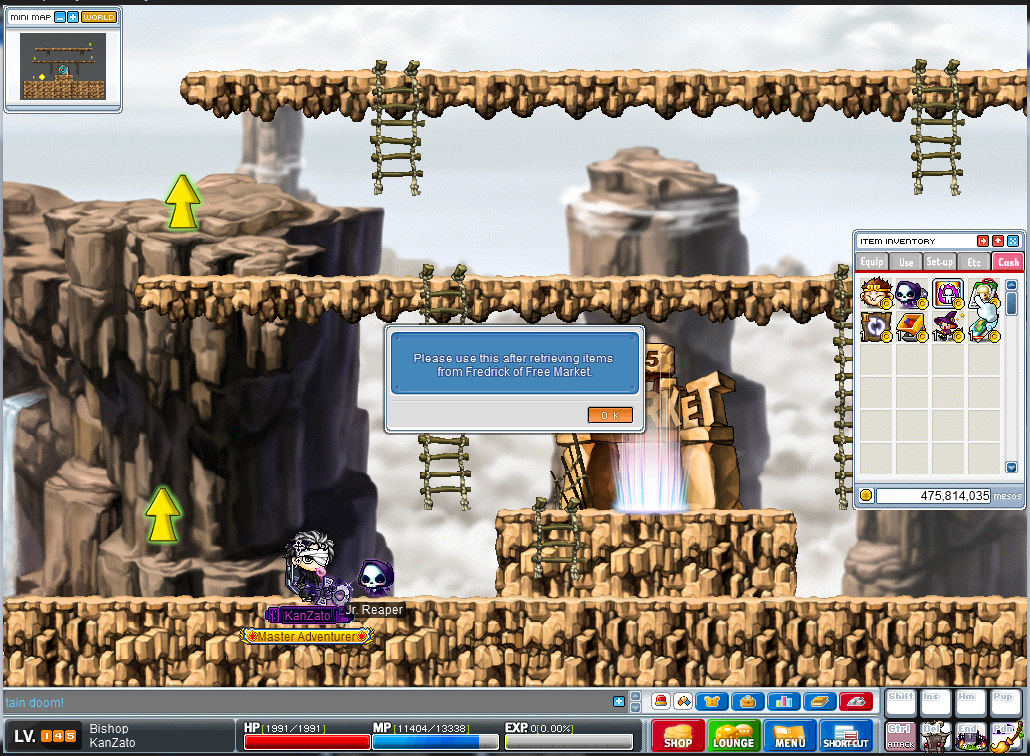This screenshot has height=756, width=1030.
Task: Open the book icon button
Action: click(x=820, y=701)
